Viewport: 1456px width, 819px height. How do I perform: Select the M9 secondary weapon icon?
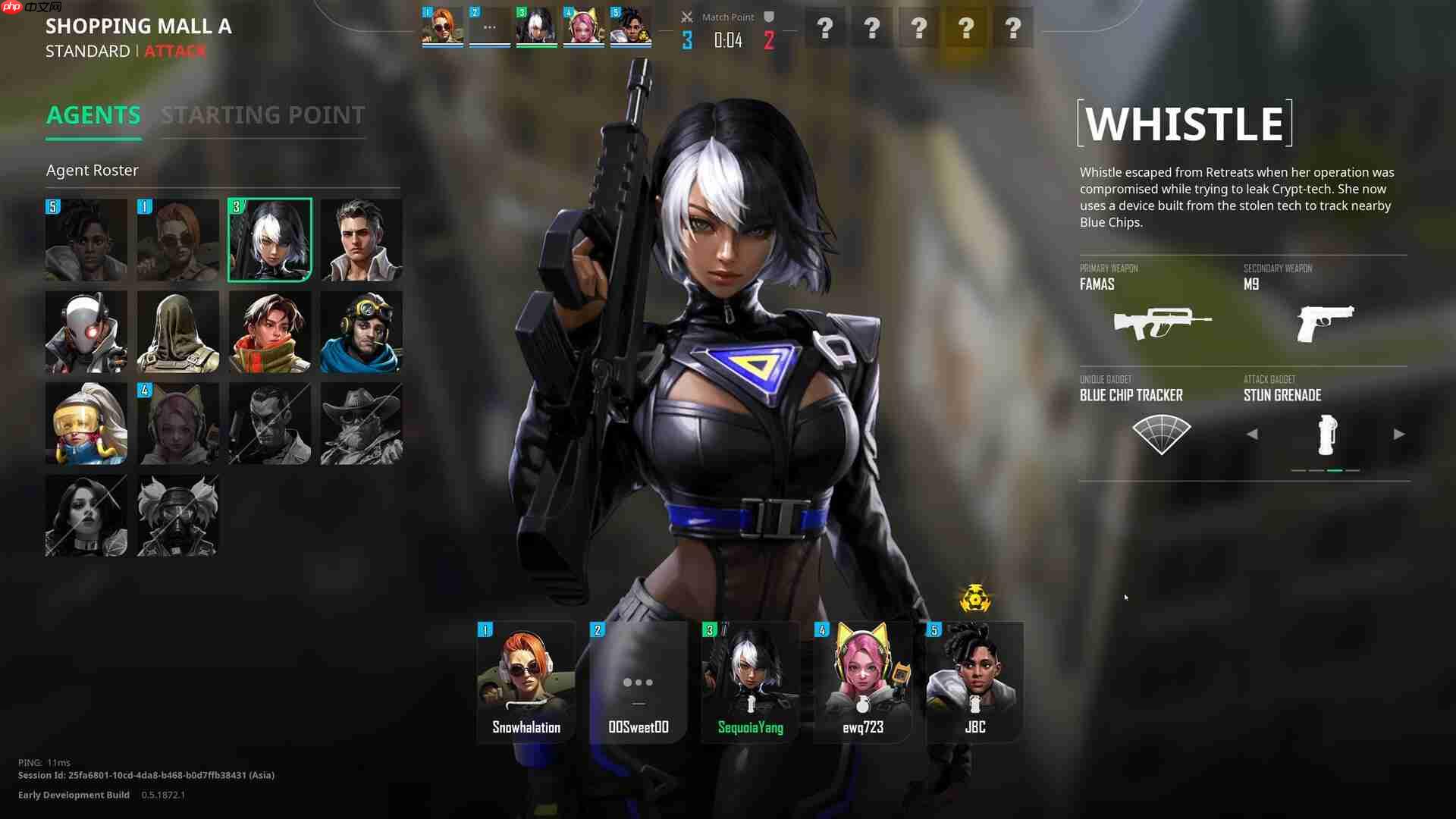pos(1327,322)
